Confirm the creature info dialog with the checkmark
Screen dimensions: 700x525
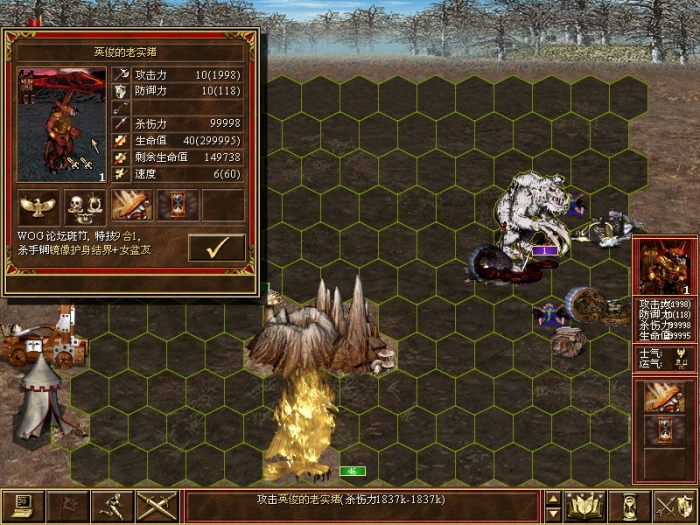click(216, 247)
